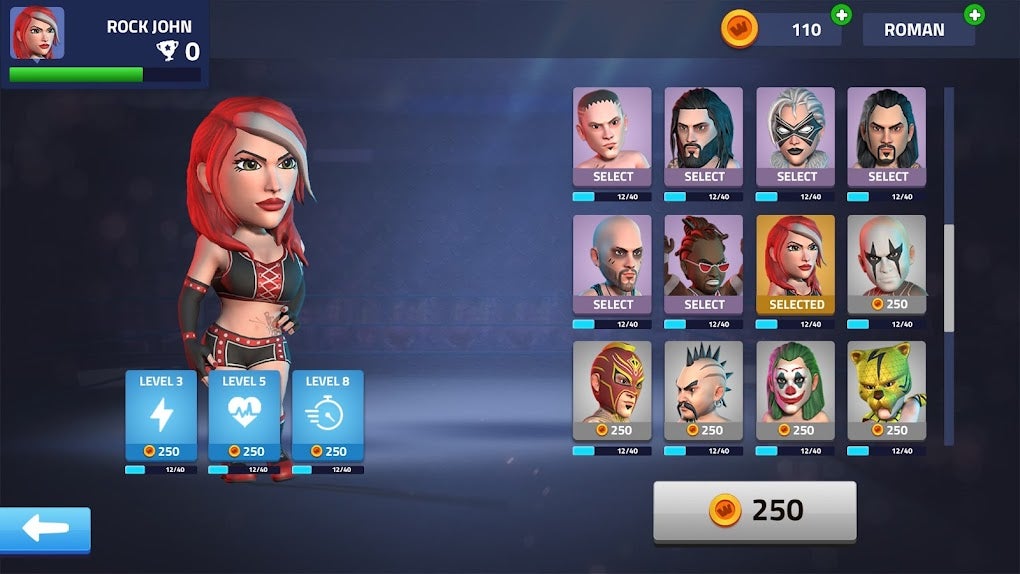Upgrade the Level 5 heart health card

[245, 416]
